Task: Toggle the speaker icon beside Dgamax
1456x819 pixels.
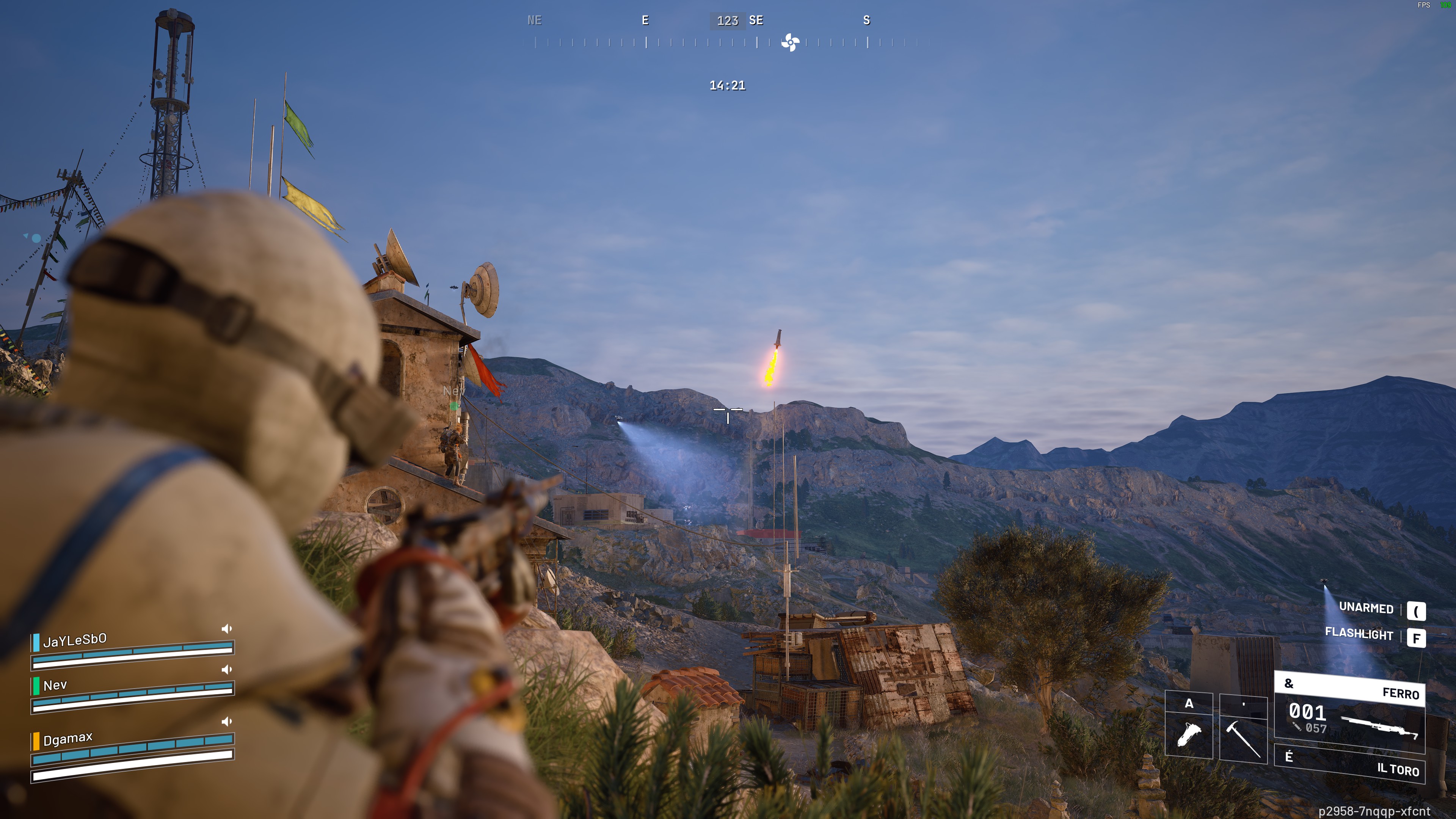Action: tap(227, 721)
